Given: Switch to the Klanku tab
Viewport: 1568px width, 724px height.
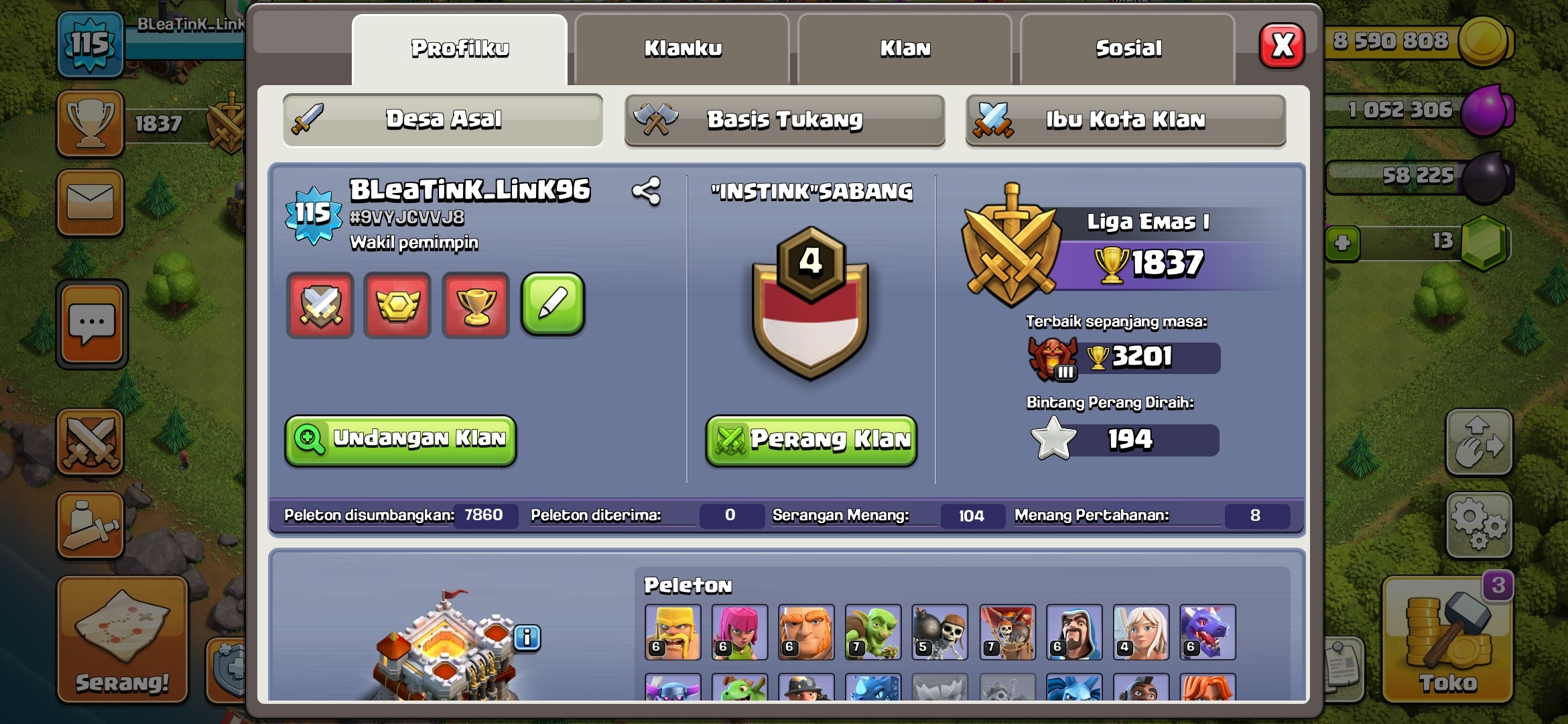Looking at the screenshot, I should tap(682, 49).
